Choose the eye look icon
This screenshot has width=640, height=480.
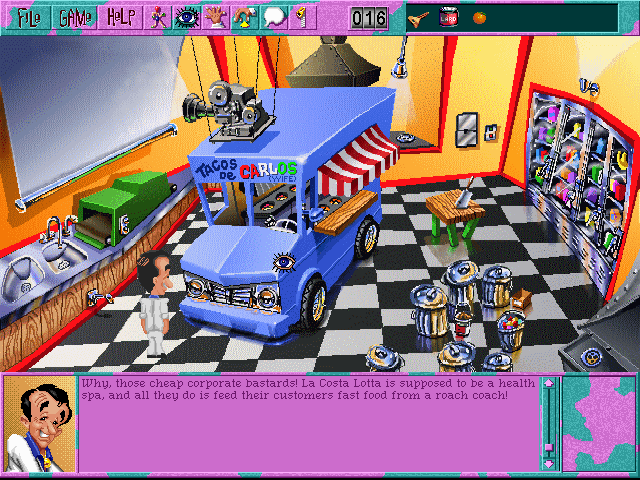(185, 17)
